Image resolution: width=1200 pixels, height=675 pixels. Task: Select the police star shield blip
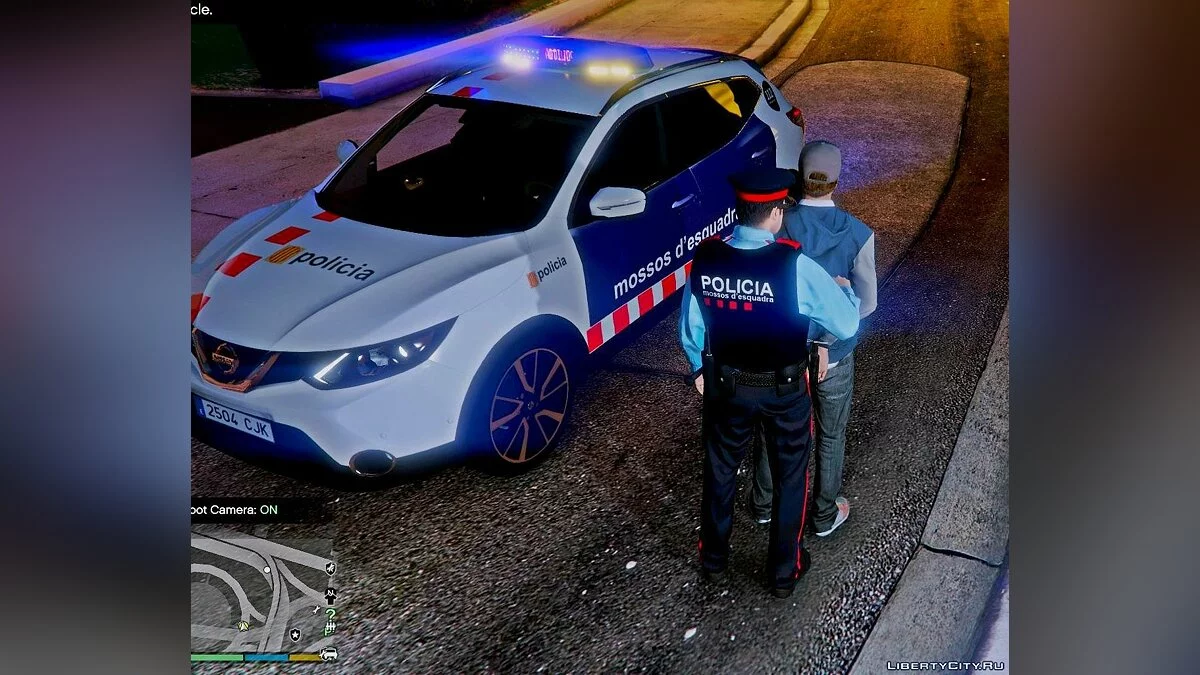pyautogui.click(x=295, y=635)
